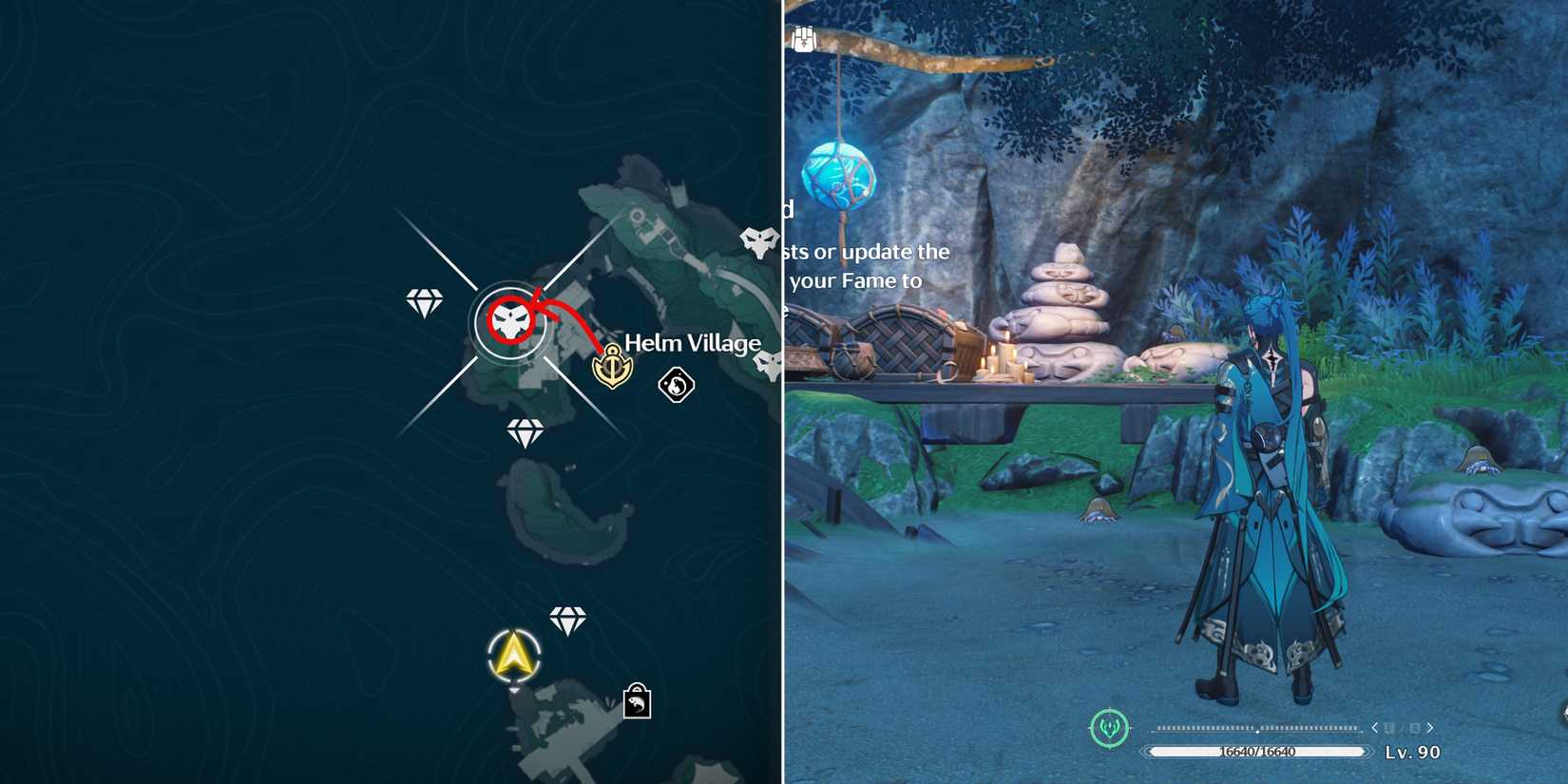Select the yellow player position arrow on the map
Screen dimensions: 1568x784
pyautogui.click(x=513, y=656)
